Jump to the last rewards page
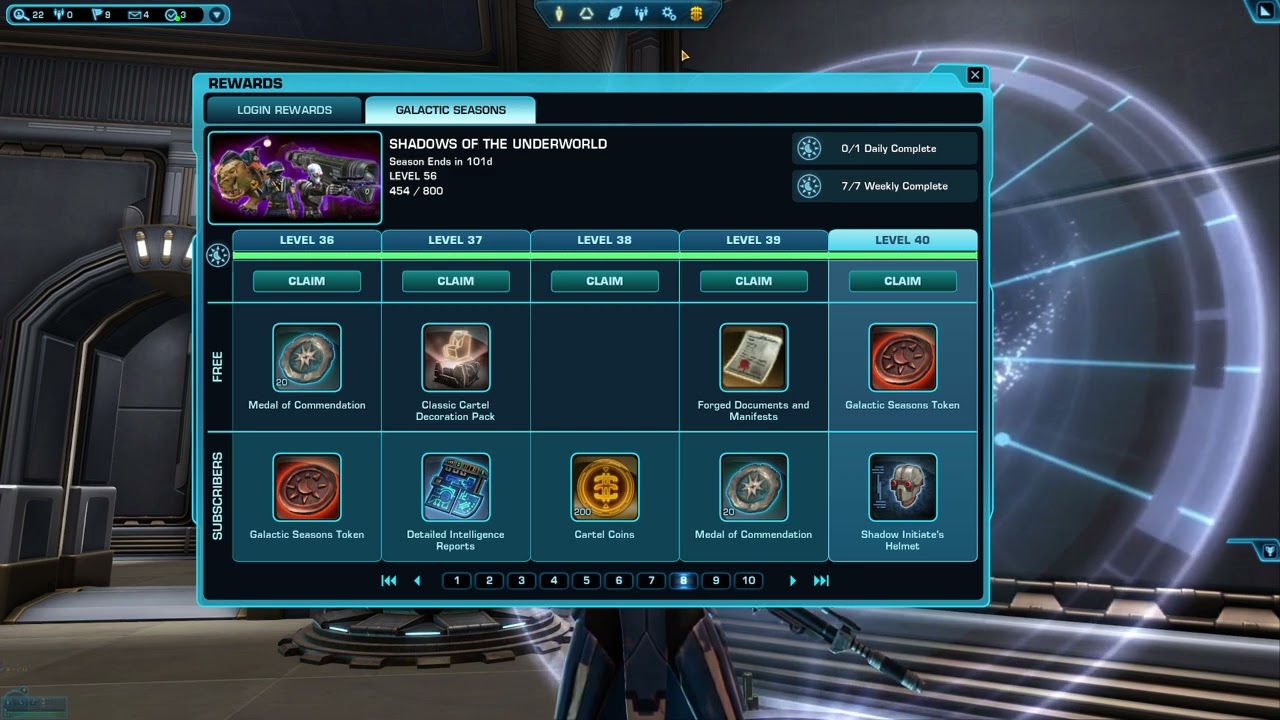The width and height of the screenshot is (1280, 720). tap(822, 580)
